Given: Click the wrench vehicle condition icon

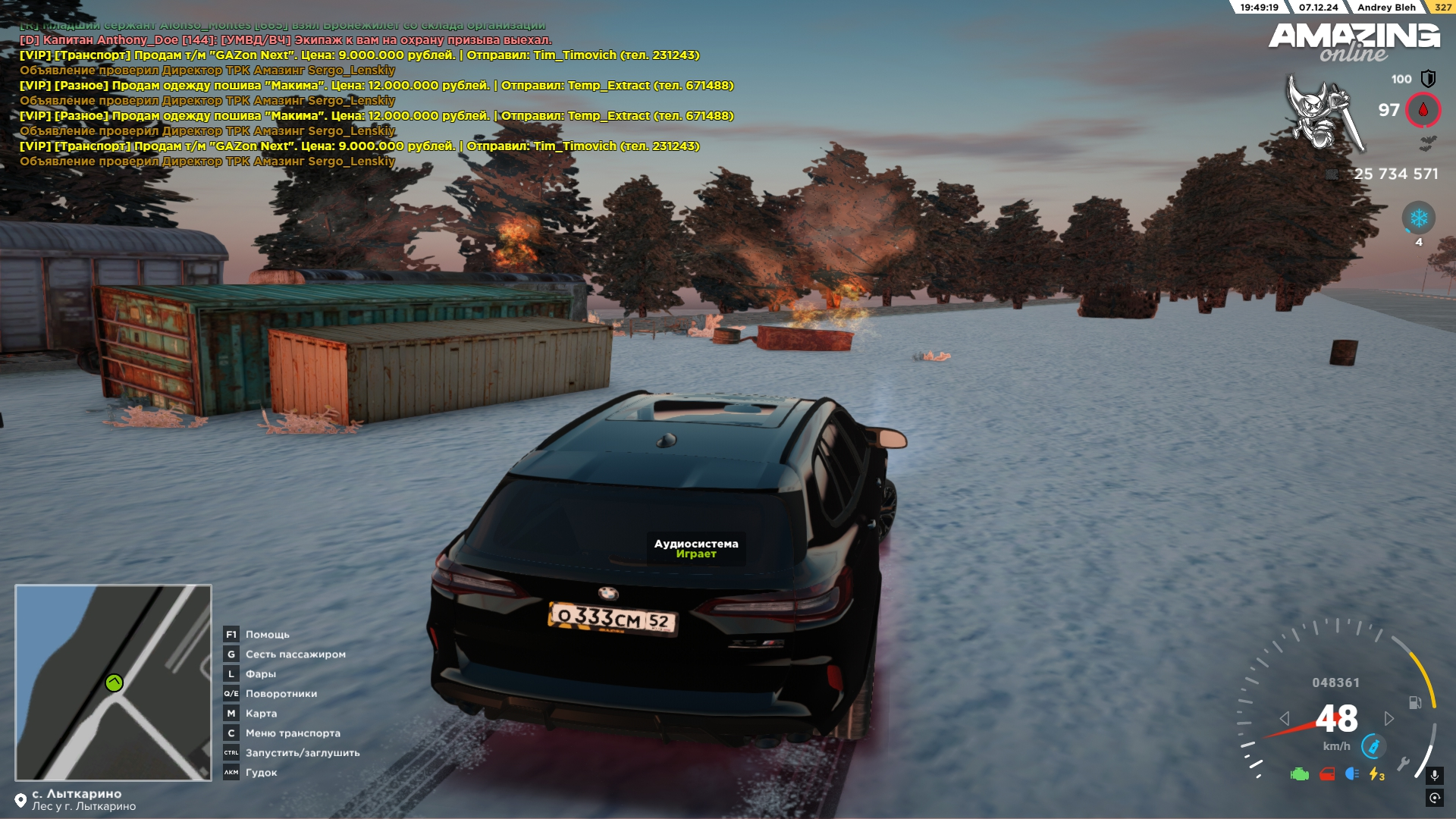Looking at the screenshot, I should pos(1404,763).
